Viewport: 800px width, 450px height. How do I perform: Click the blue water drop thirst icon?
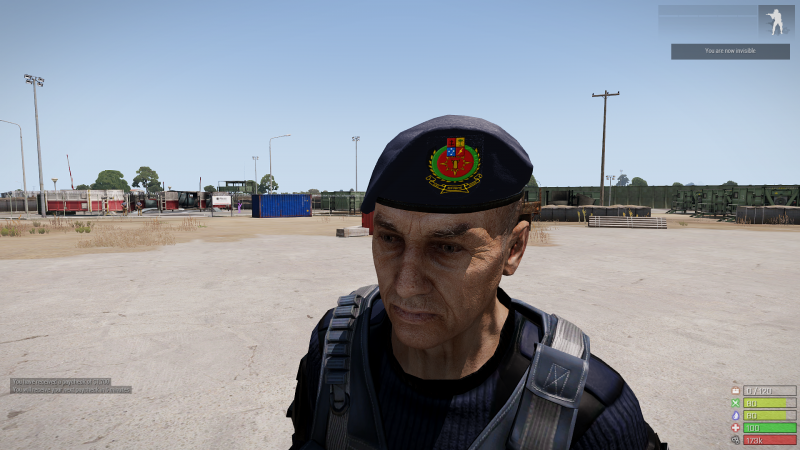[x=736, y=415]
